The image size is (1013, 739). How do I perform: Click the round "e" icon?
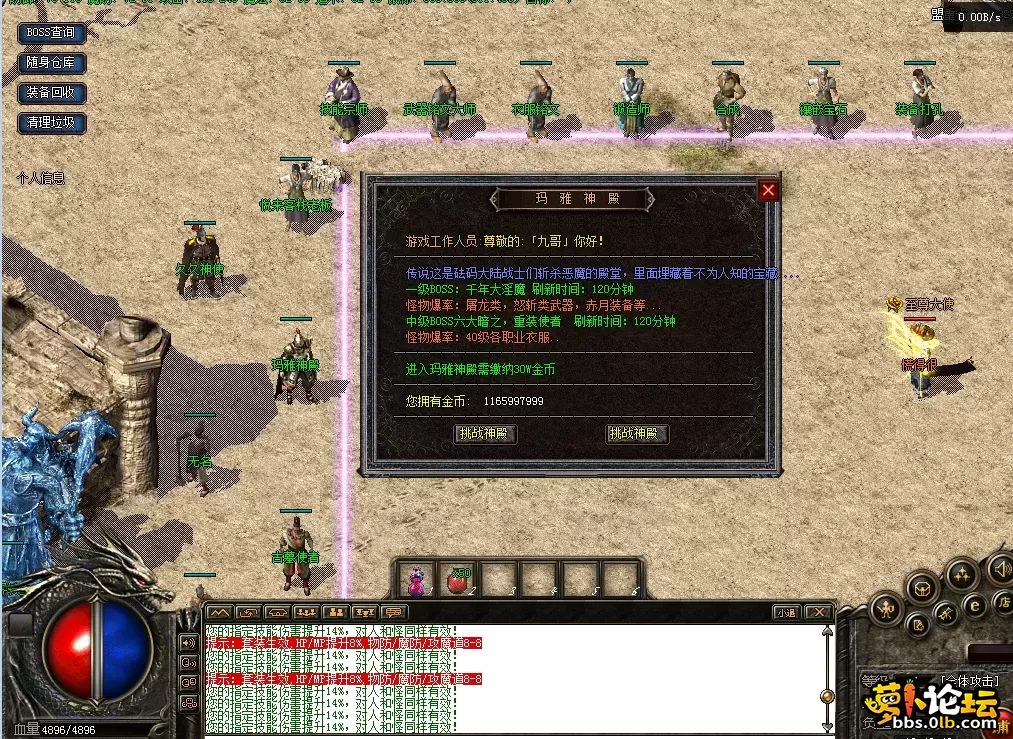(974, 604)
